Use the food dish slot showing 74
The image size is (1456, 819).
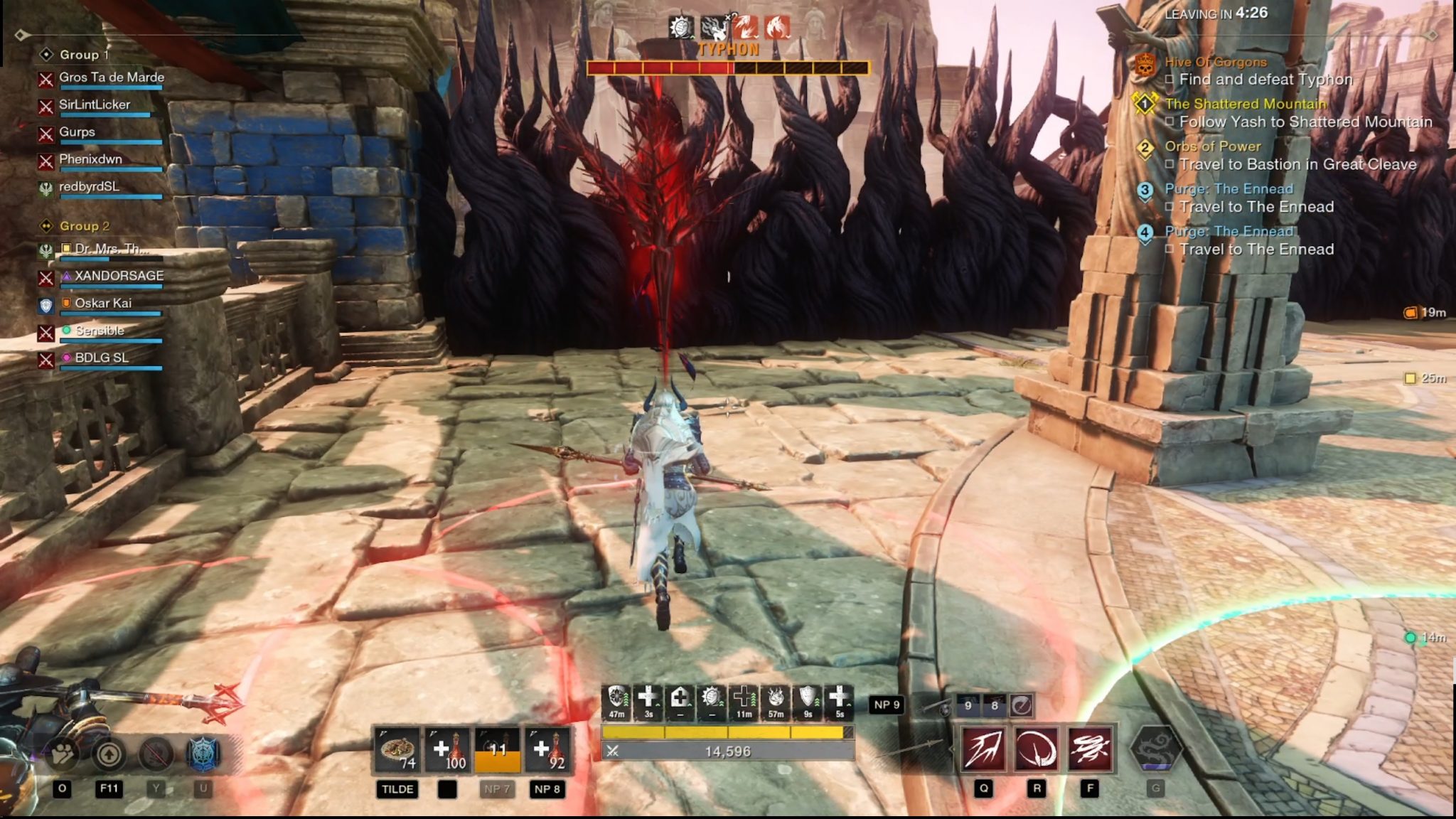point(398,750)
